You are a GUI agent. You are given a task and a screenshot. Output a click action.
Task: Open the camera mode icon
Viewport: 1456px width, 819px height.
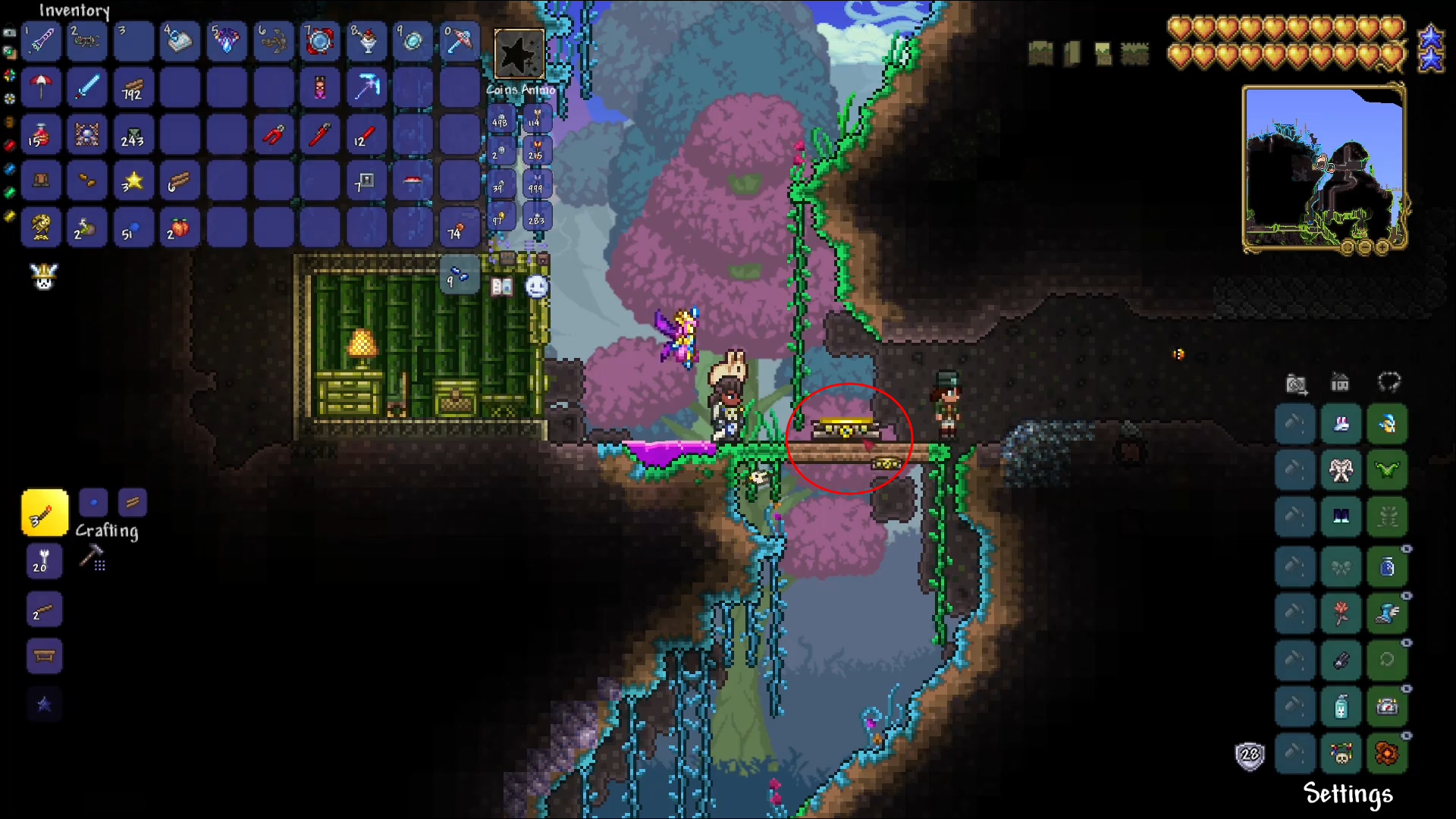point(1296,384)
